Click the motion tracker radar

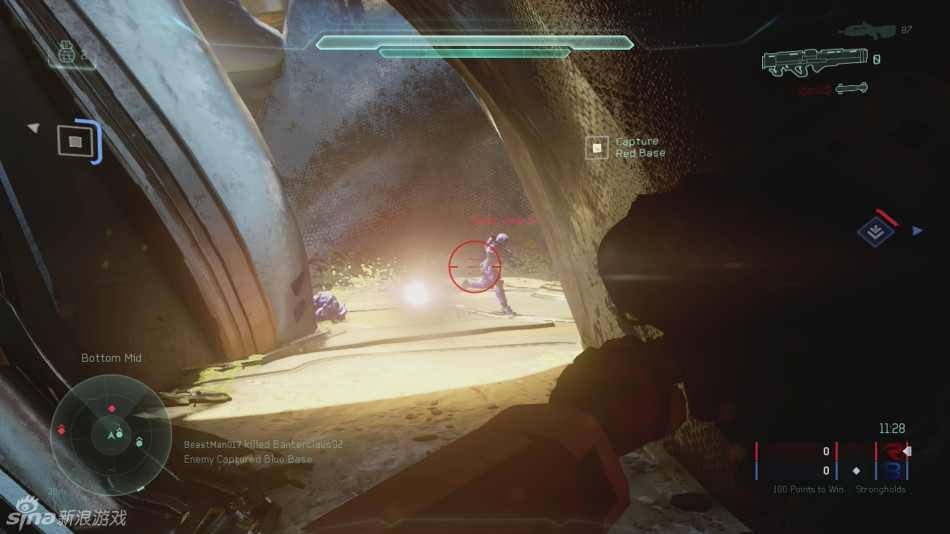click(111, 434)
